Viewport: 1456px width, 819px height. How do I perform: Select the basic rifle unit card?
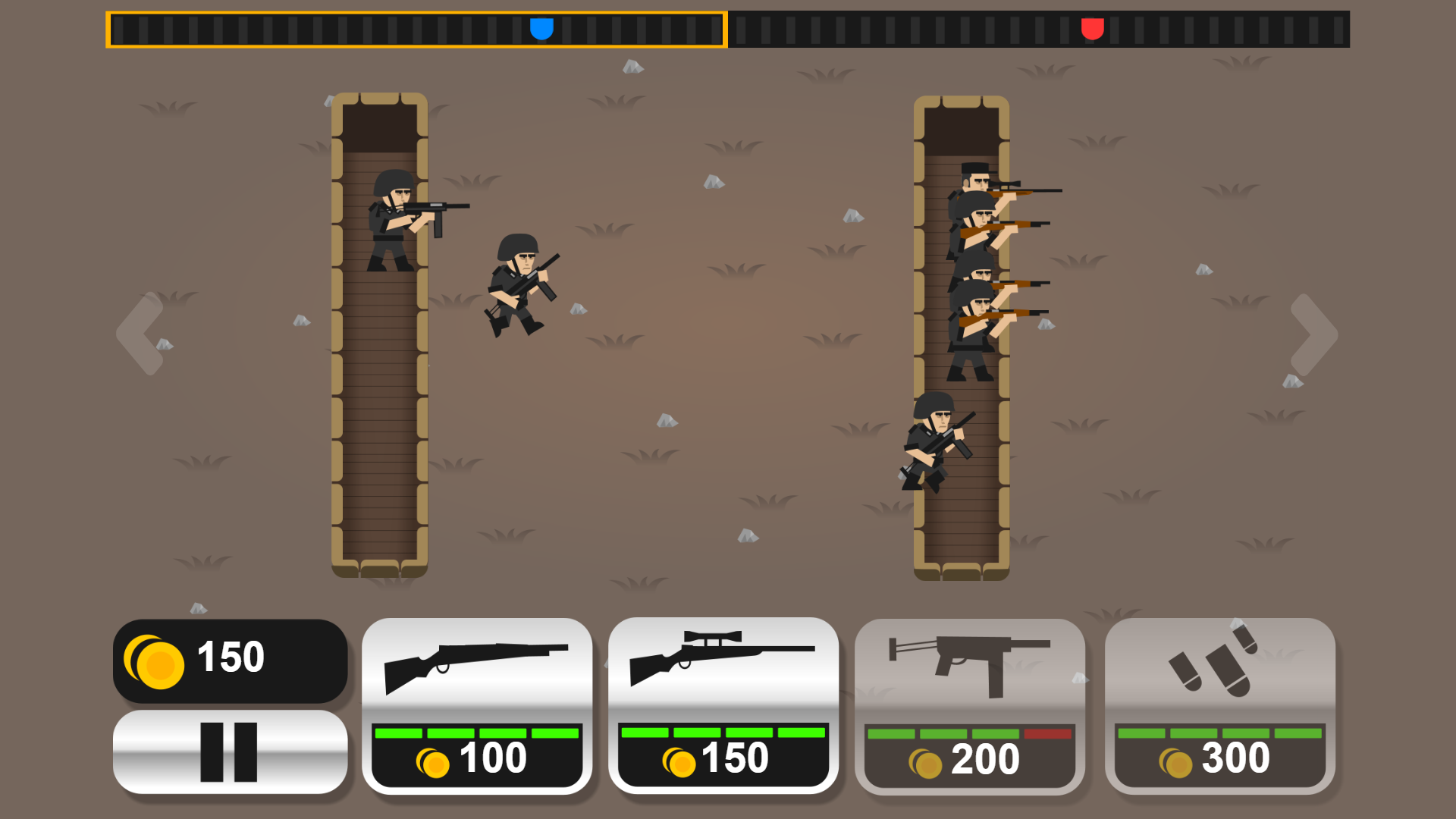click(x=476, y=667)
